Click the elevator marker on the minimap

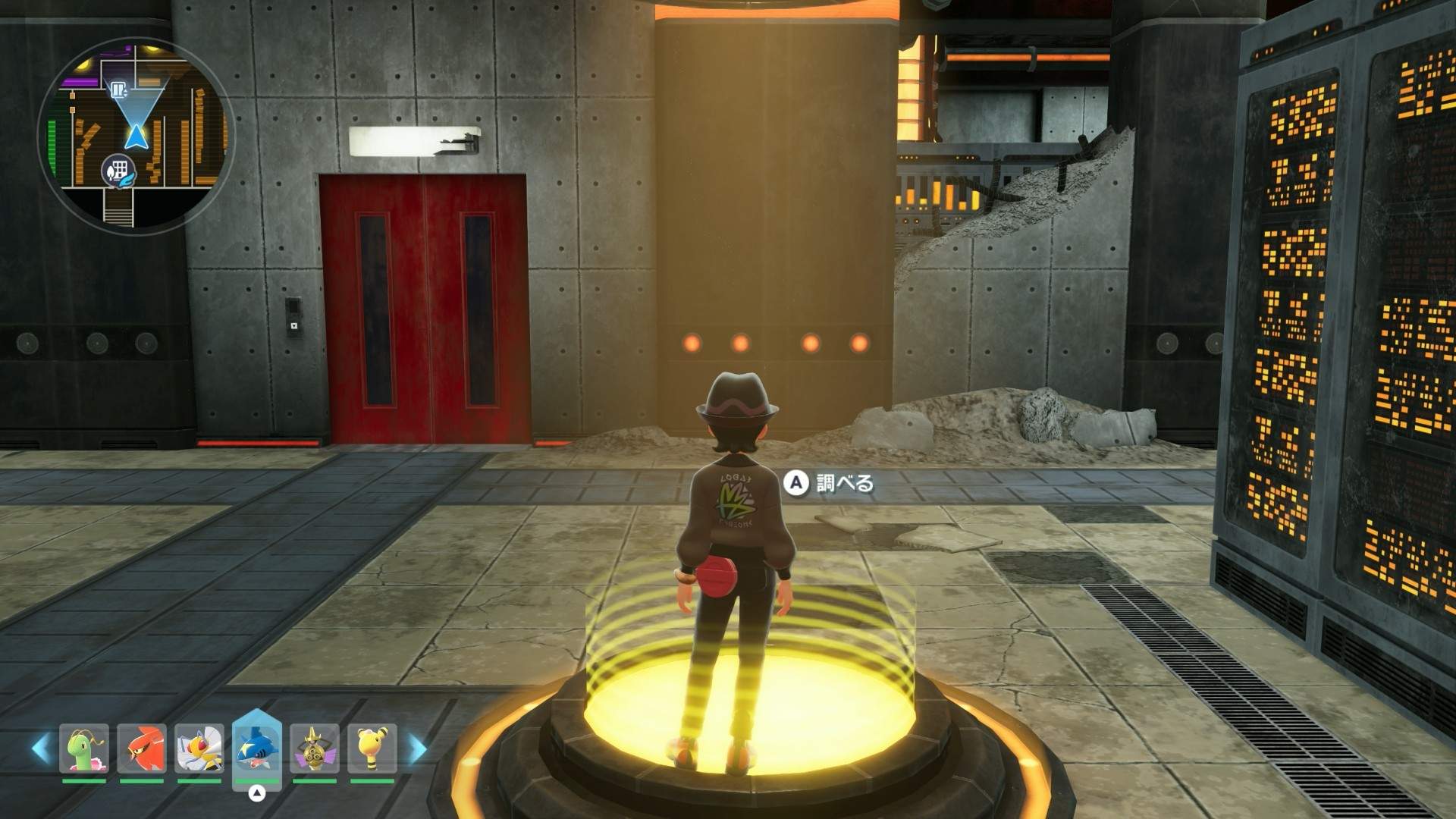point(118,90)
